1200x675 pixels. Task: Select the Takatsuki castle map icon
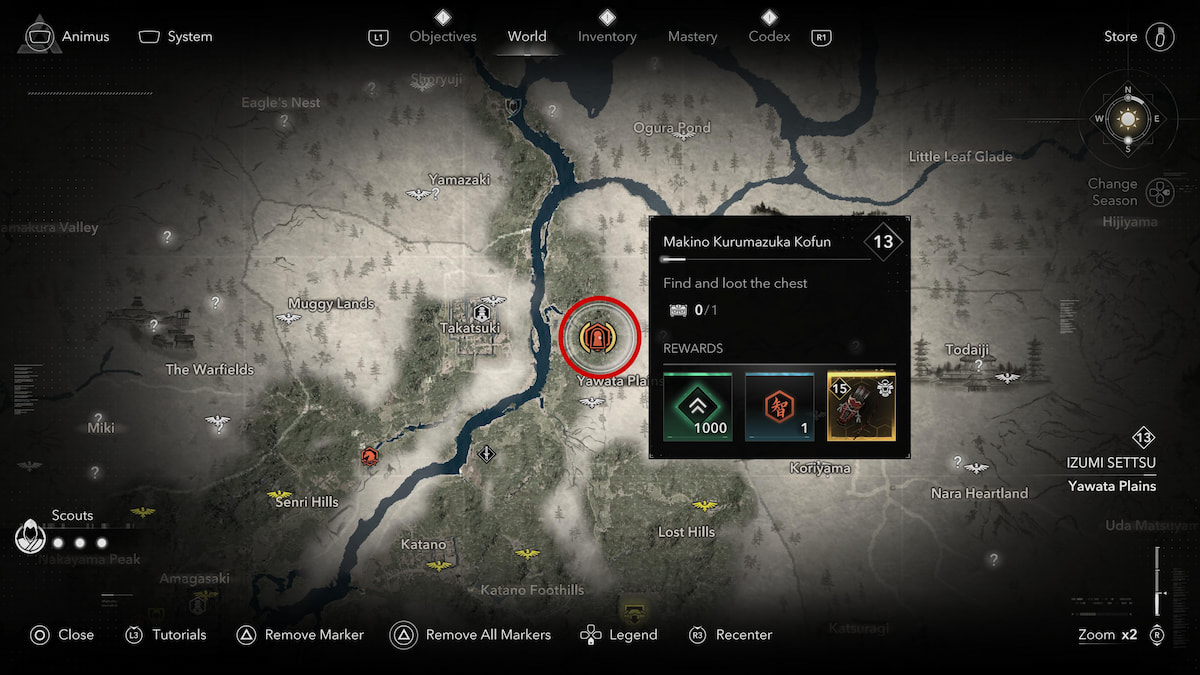tap(467, 314)
